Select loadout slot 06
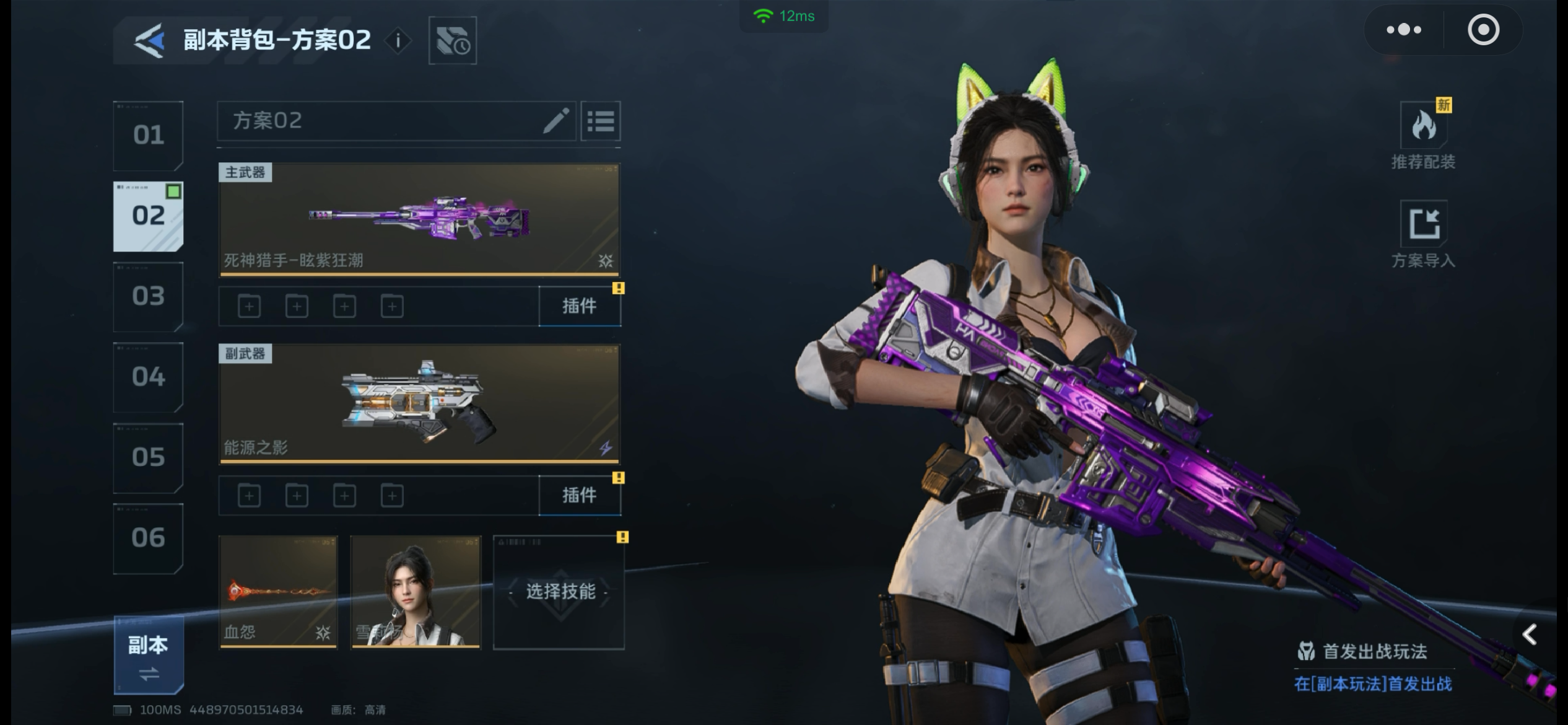This screenshot has height=725, width=1568. coord(148,538)
